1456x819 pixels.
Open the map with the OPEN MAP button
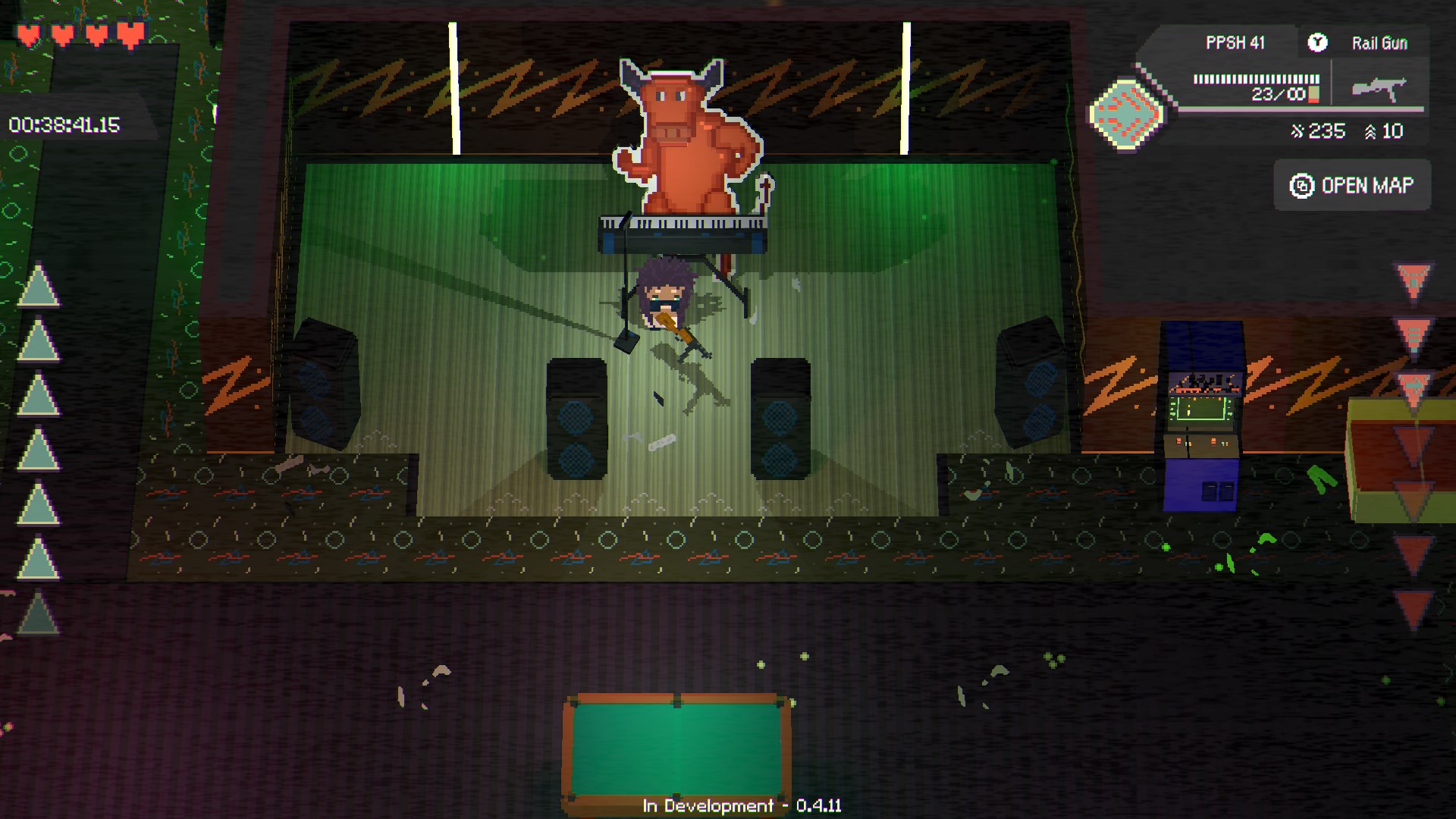pos(1352,186)
